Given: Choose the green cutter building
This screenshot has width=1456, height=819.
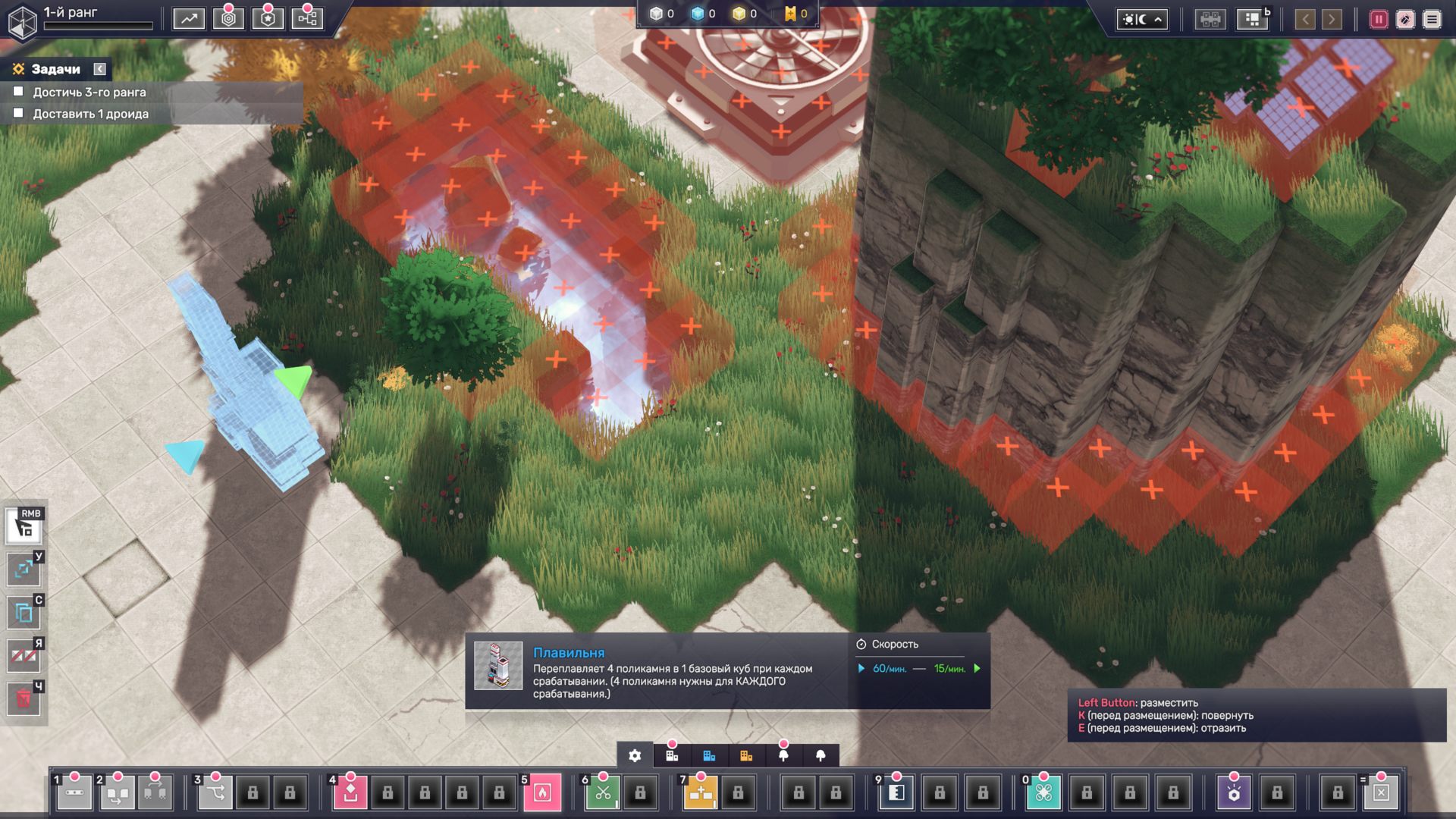Looking at the screenshot, I should pyautogui.click(x=603, y=792).
